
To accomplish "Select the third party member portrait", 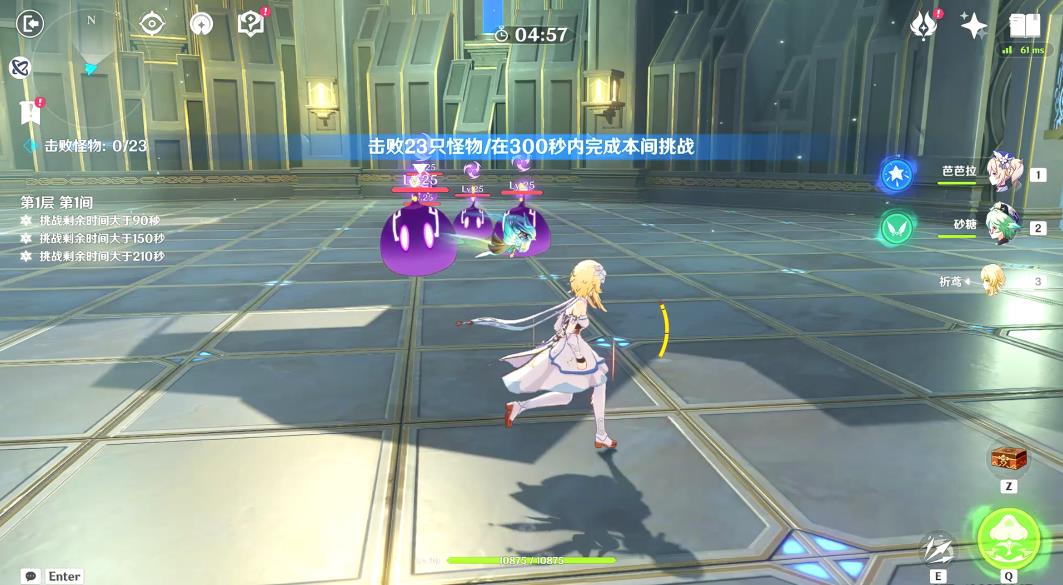I will pyautogui.click(x=992, y=280).
